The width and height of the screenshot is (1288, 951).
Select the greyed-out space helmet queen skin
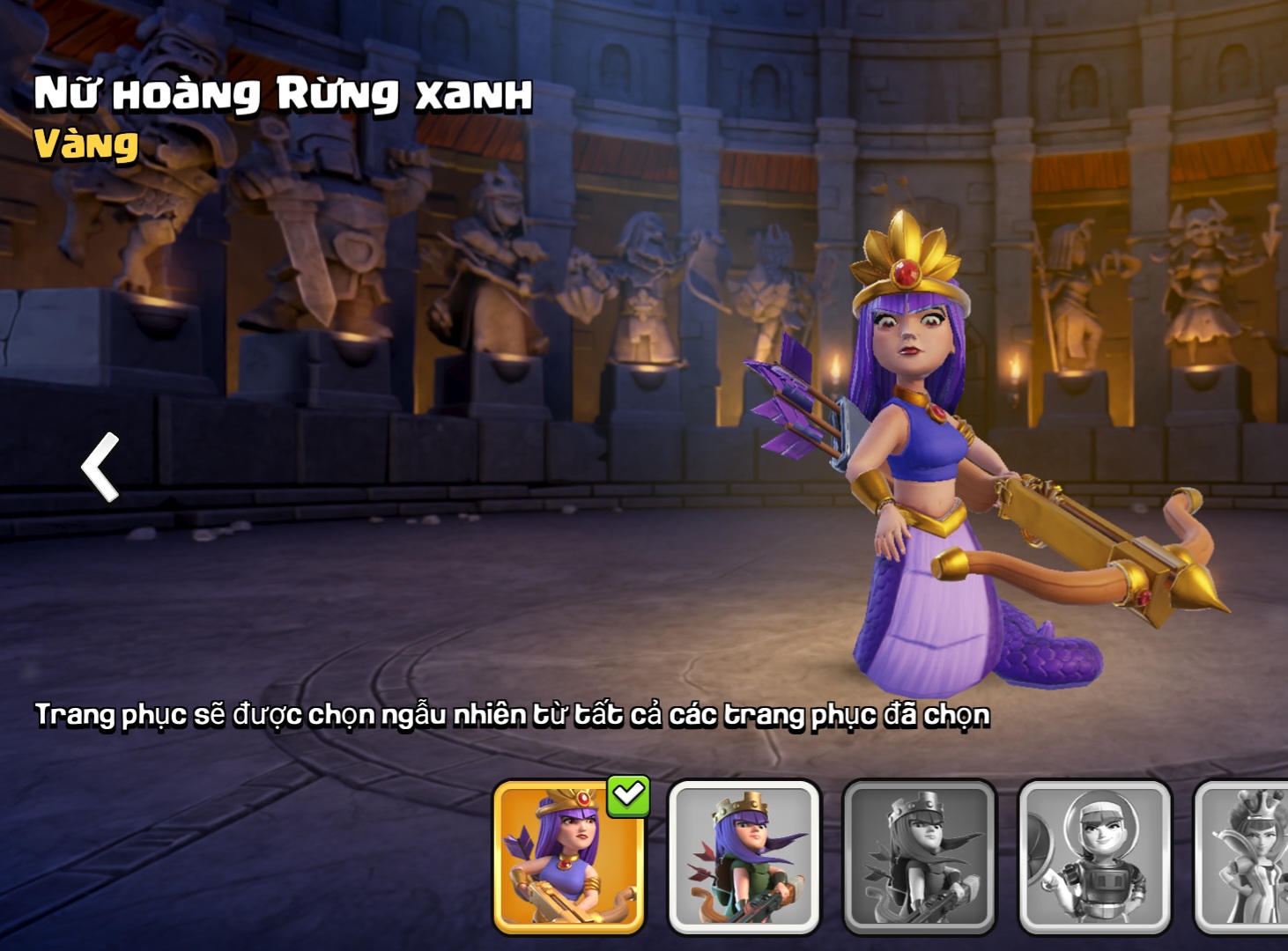coord(1094,857)
